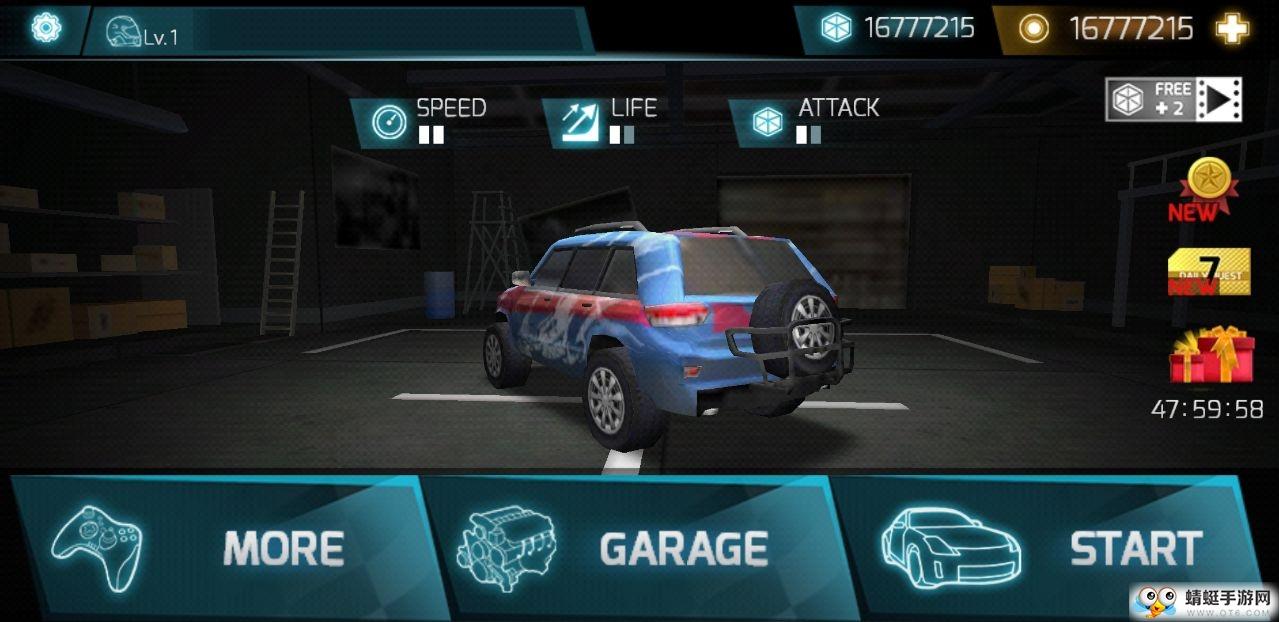Add more gold coins with plus button

(1232, 29)
